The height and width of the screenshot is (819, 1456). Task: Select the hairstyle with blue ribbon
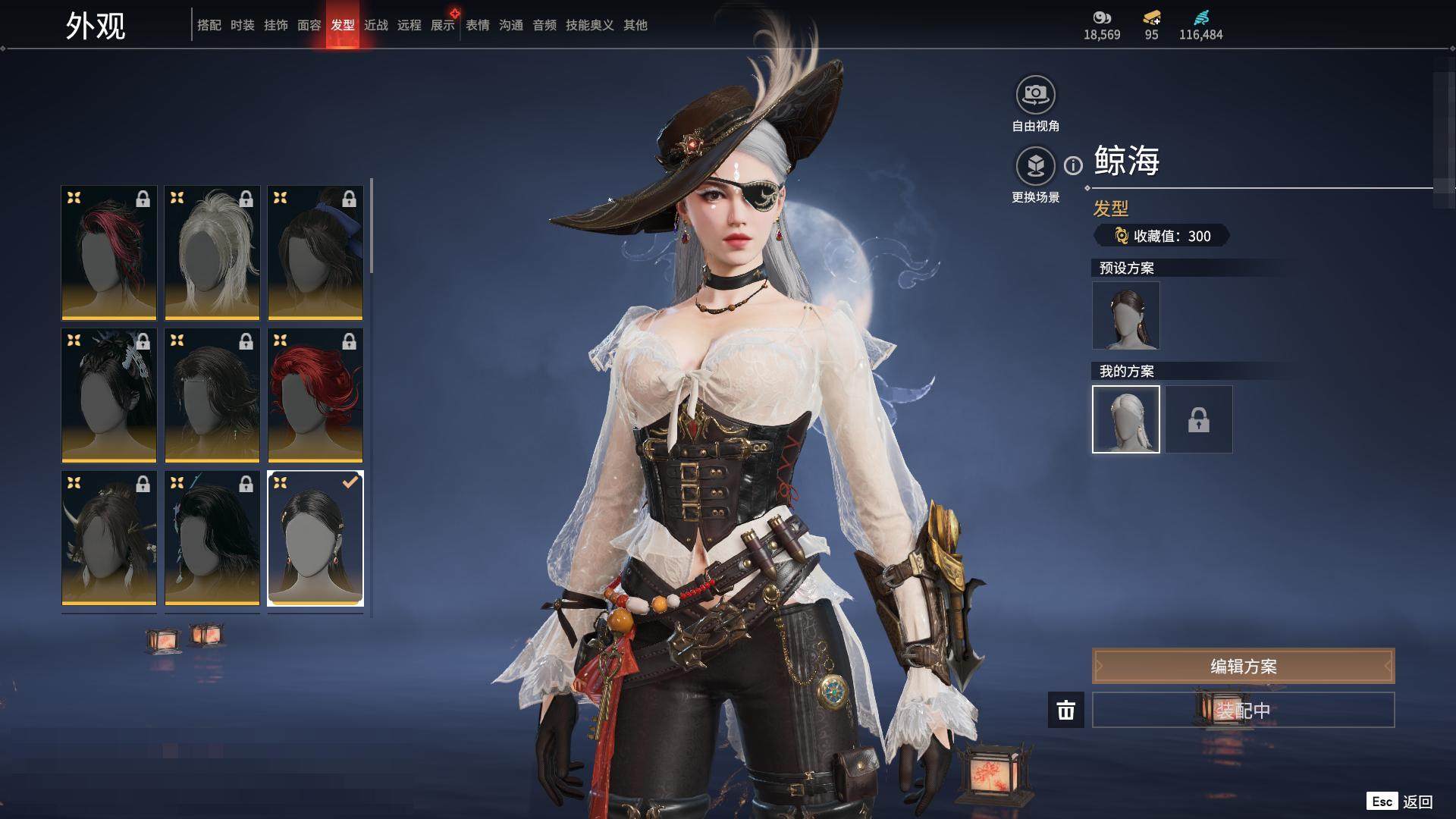[315, 253]
